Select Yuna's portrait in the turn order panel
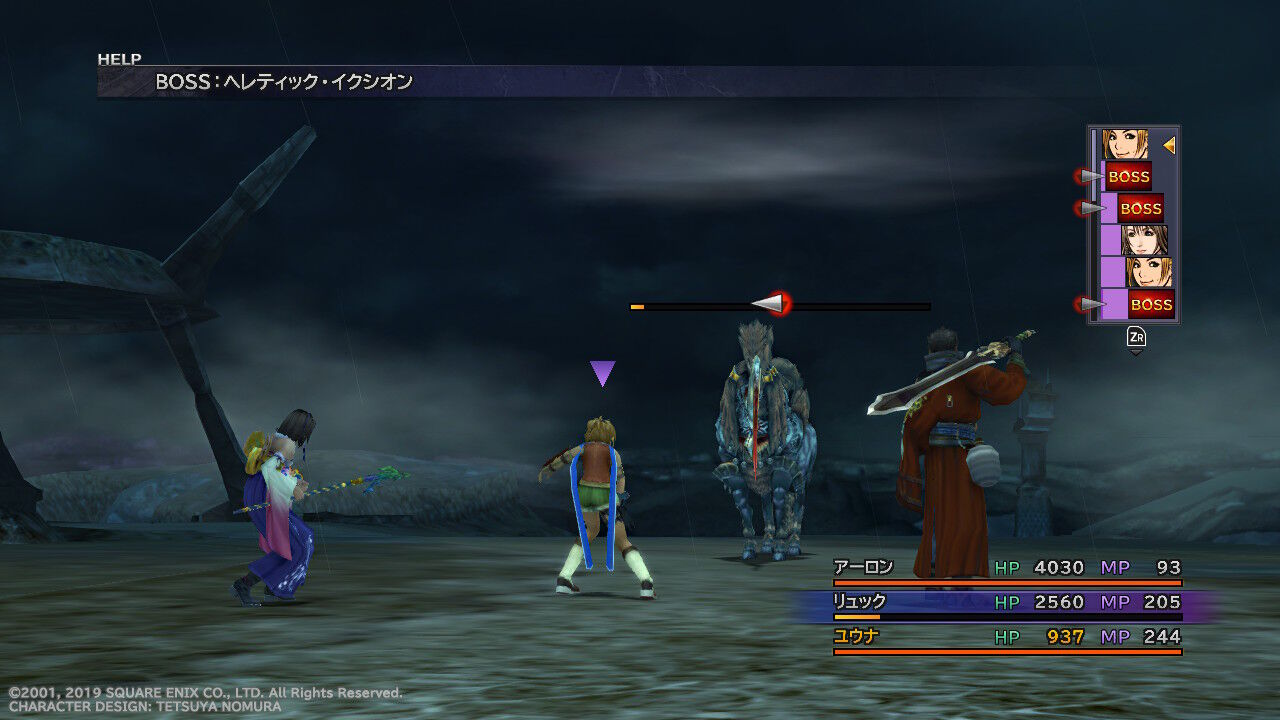The image size is (1280, 720). (1144, 238)
